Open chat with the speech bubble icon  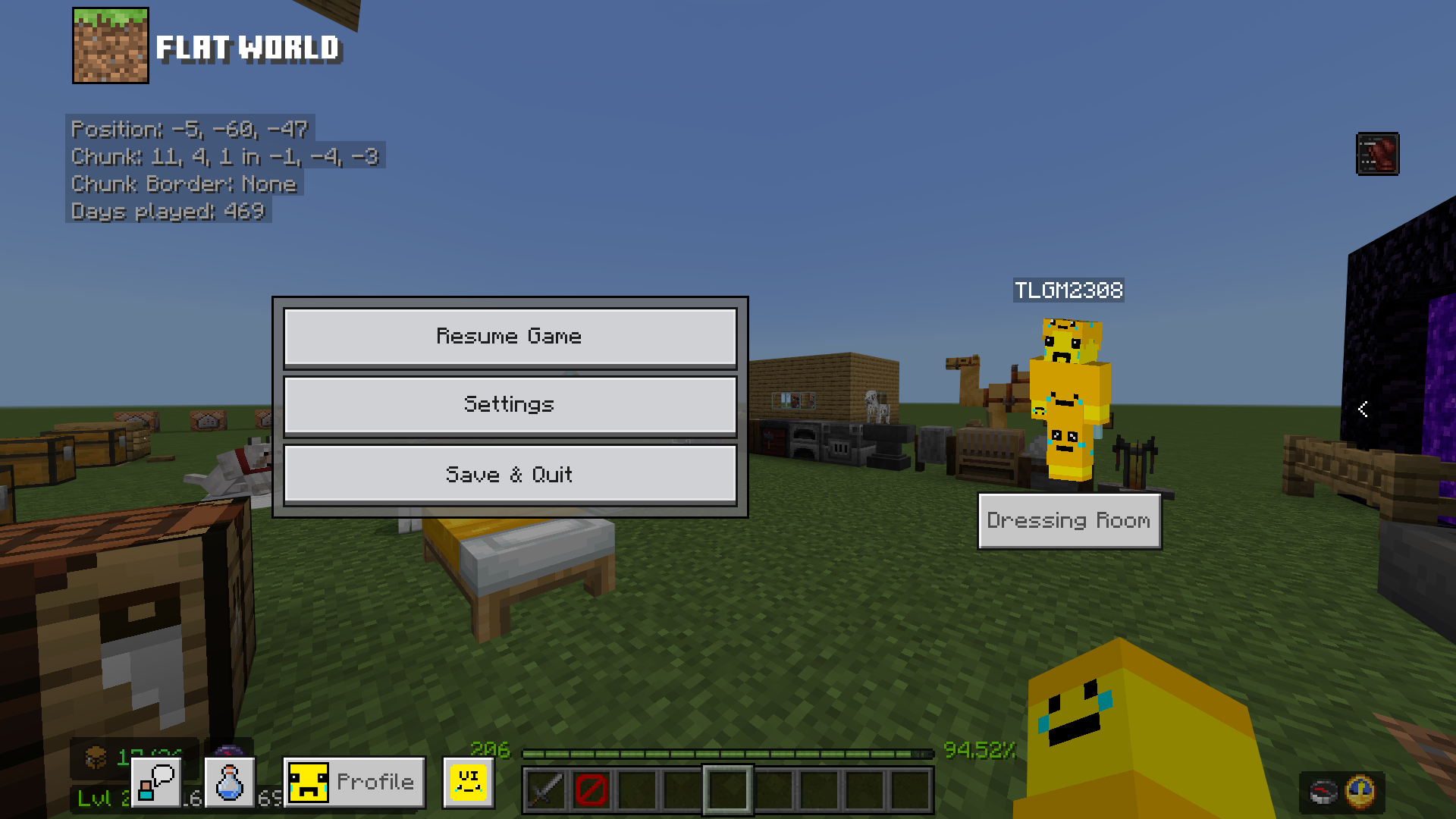coord(155,780)
